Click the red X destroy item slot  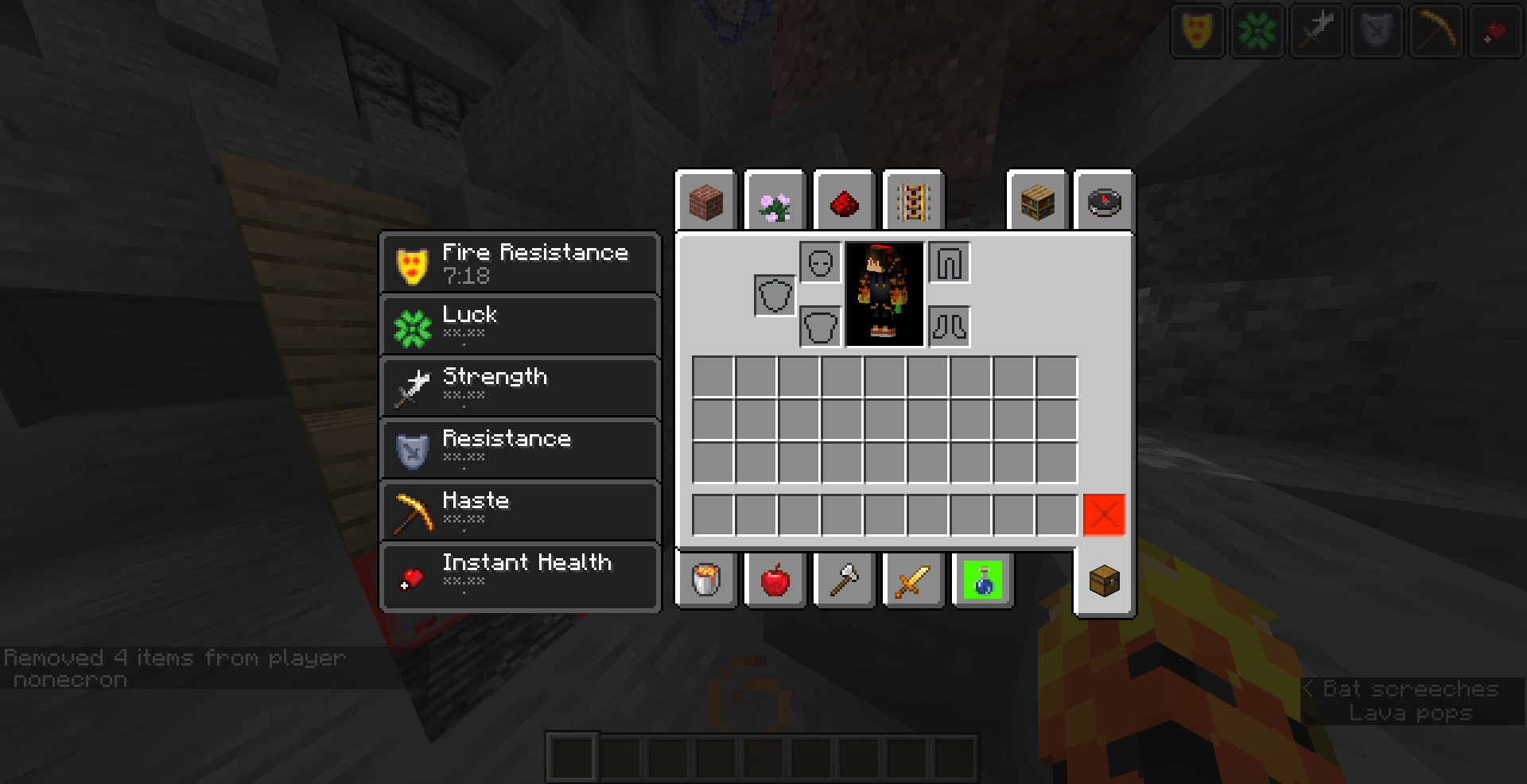pyautogui.click(x=1104, y=515)
